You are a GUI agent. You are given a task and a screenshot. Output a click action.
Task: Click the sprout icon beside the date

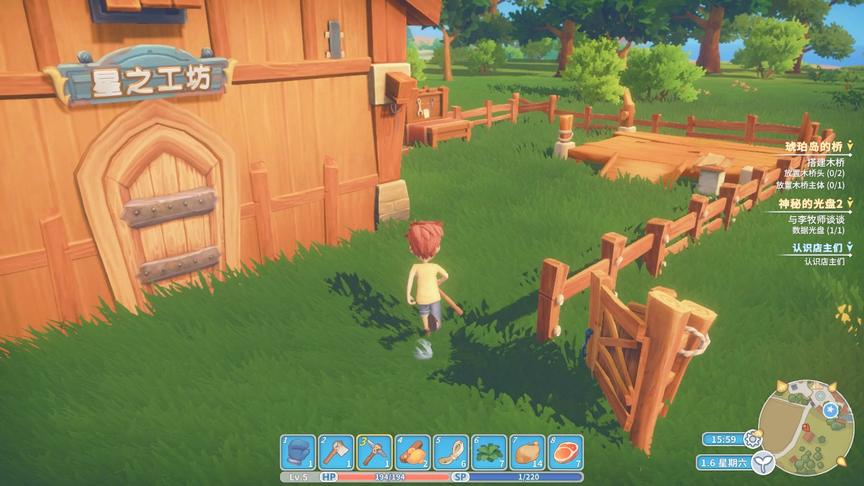pyautogui.click(x=763, y=463)
